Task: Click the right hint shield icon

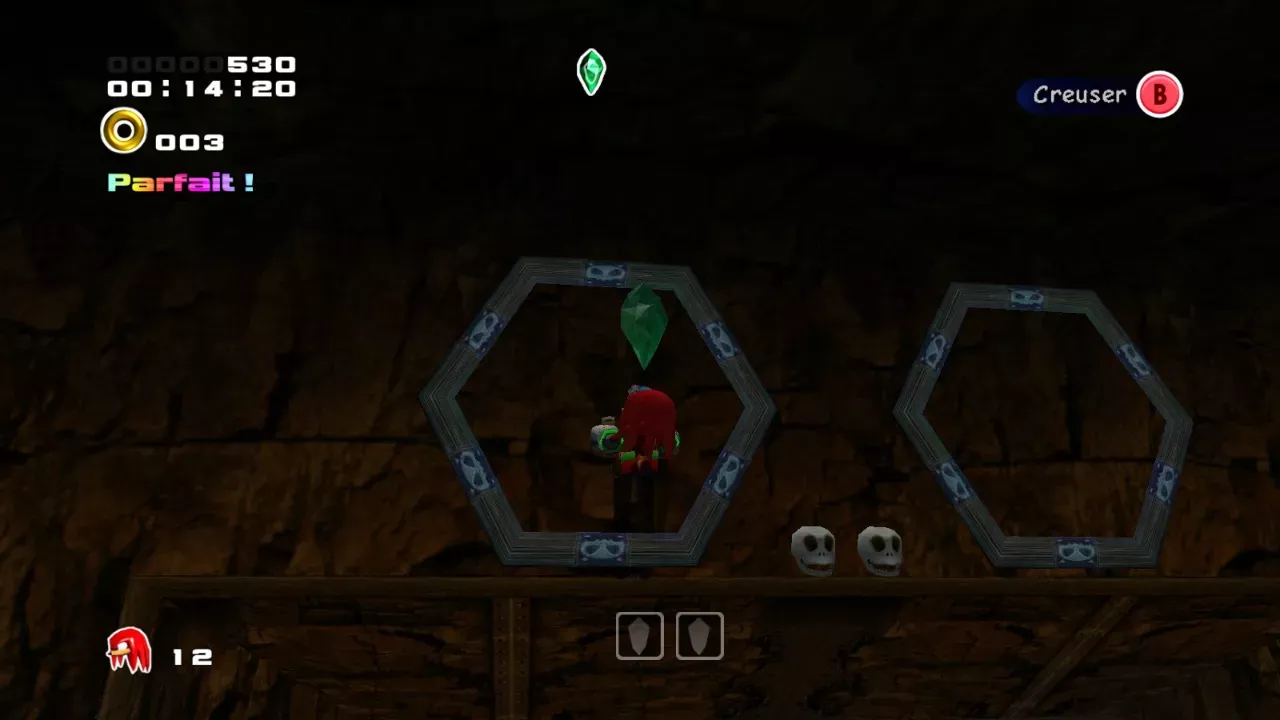Action: [699, 636]
